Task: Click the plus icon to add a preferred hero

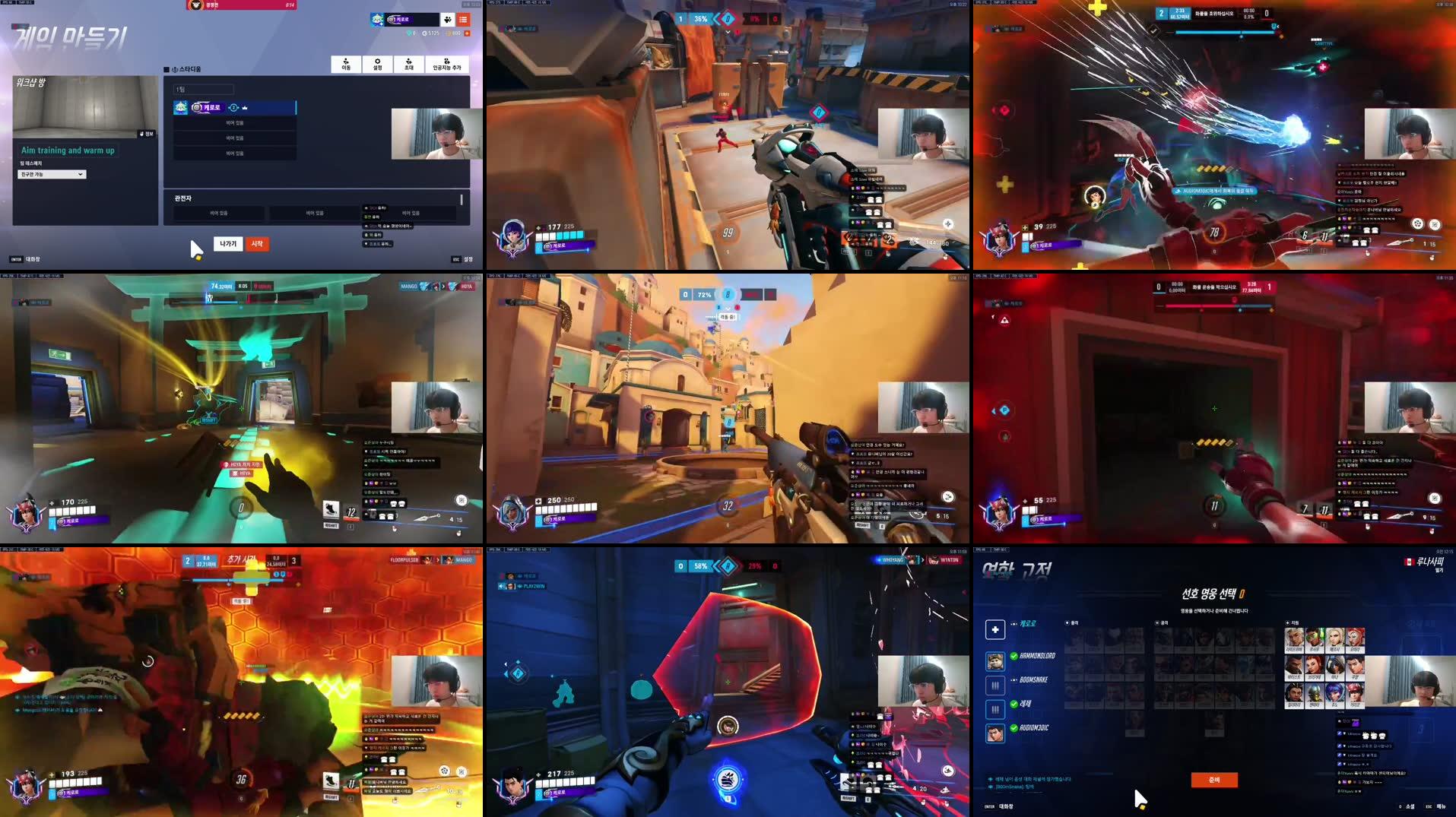Action: (995, 630)
